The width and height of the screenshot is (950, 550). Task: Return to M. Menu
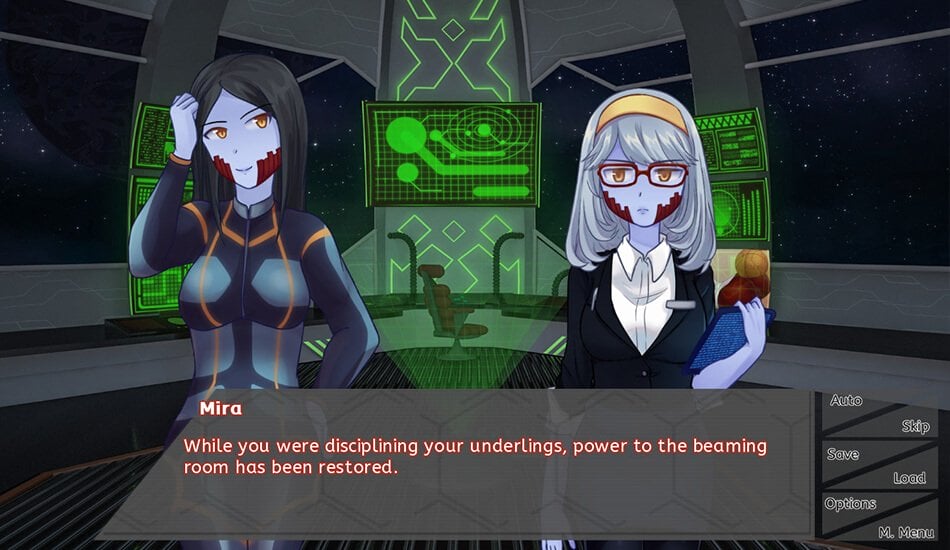pos(905,532)
